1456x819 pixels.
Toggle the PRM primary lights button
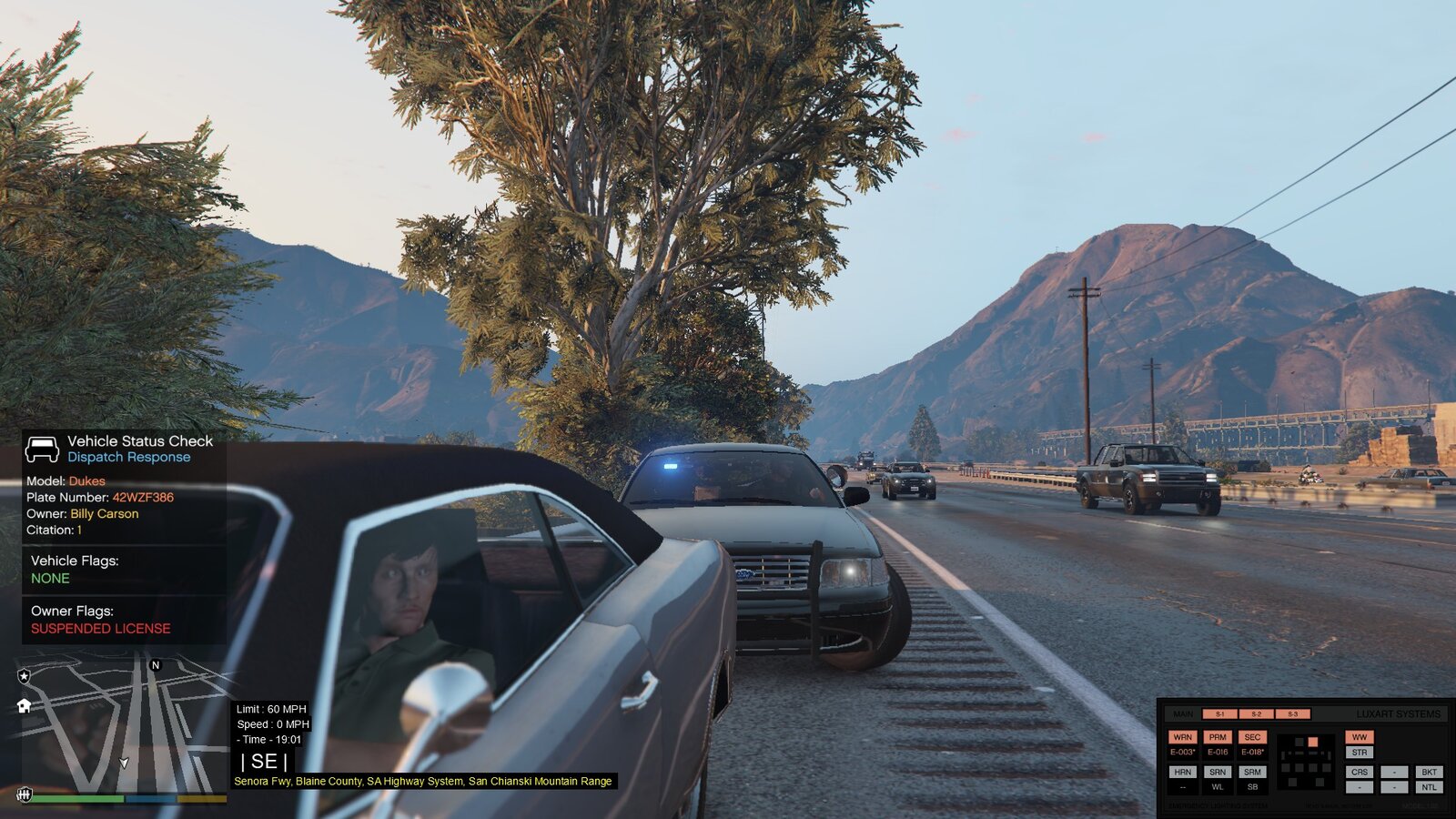click(x=1218, y=737)
